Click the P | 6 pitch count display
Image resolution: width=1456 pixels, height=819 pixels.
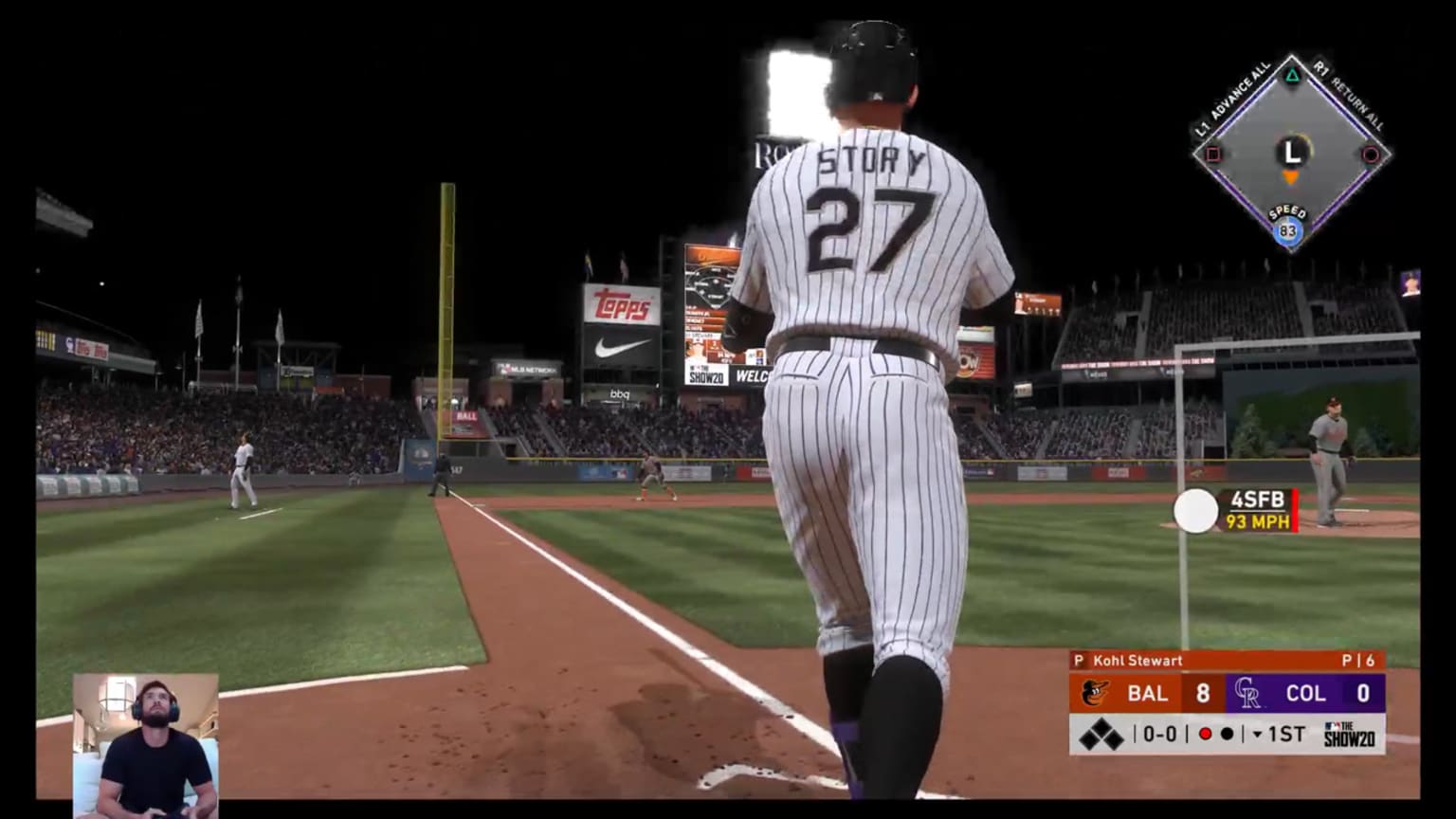[1359, 659]
